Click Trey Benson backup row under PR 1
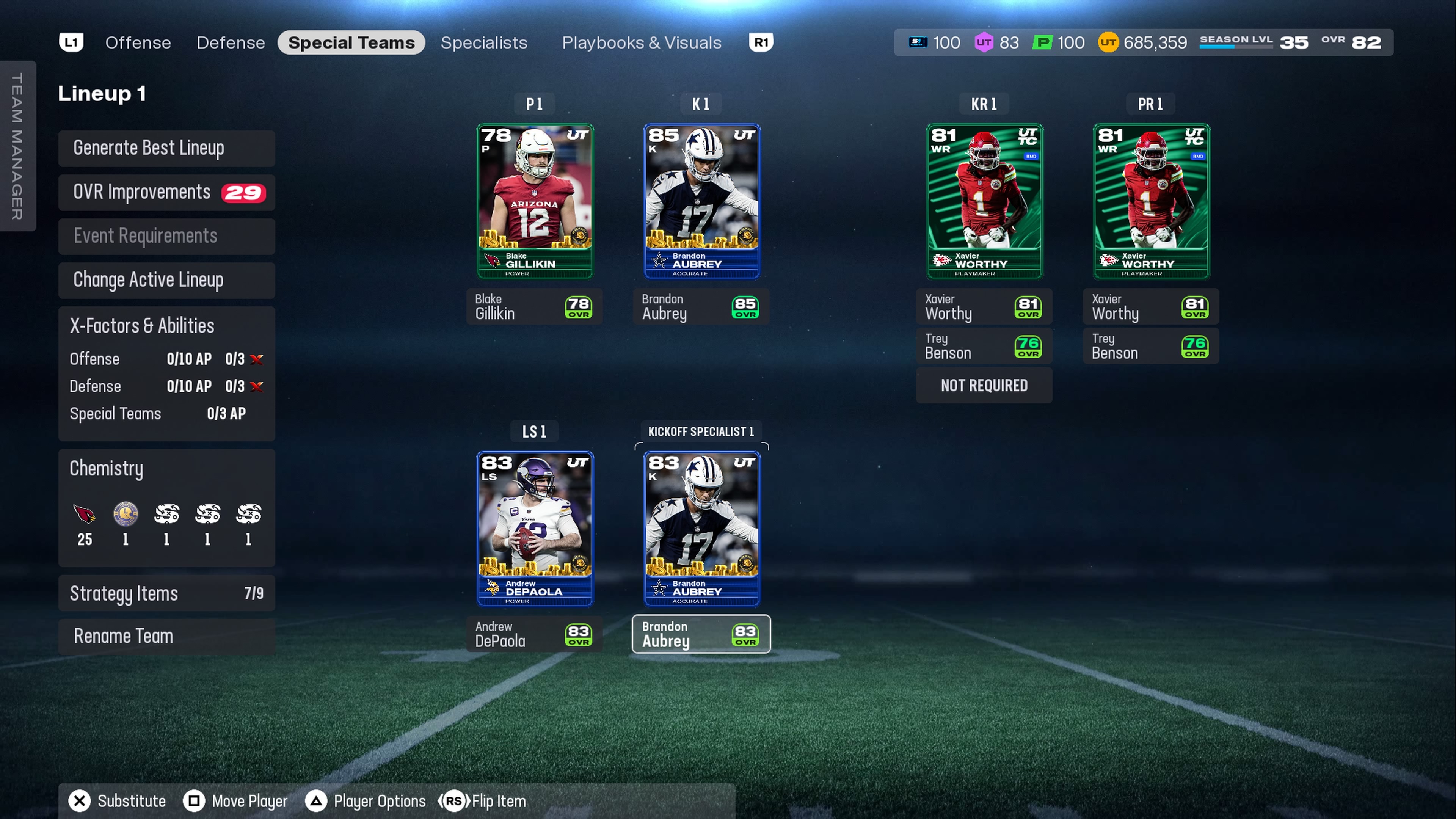 click(x=1151, y=346)
